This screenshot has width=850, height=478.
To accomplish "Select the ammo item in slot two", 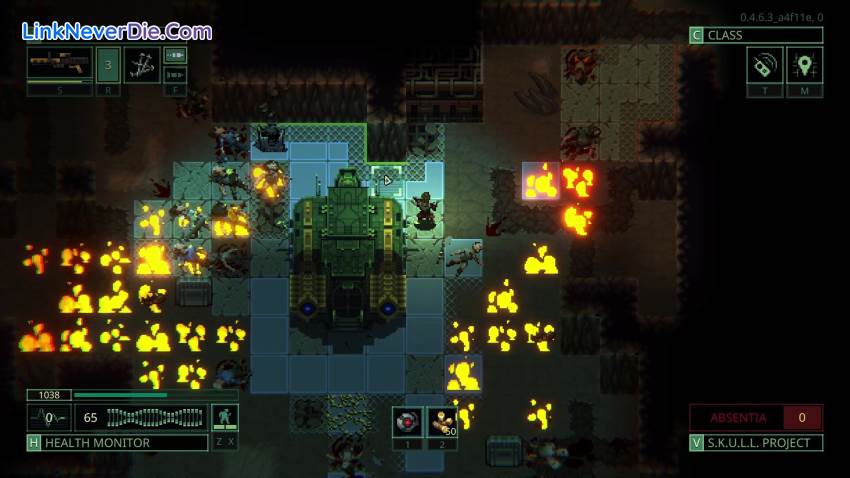I will click(x=441, y=421).
